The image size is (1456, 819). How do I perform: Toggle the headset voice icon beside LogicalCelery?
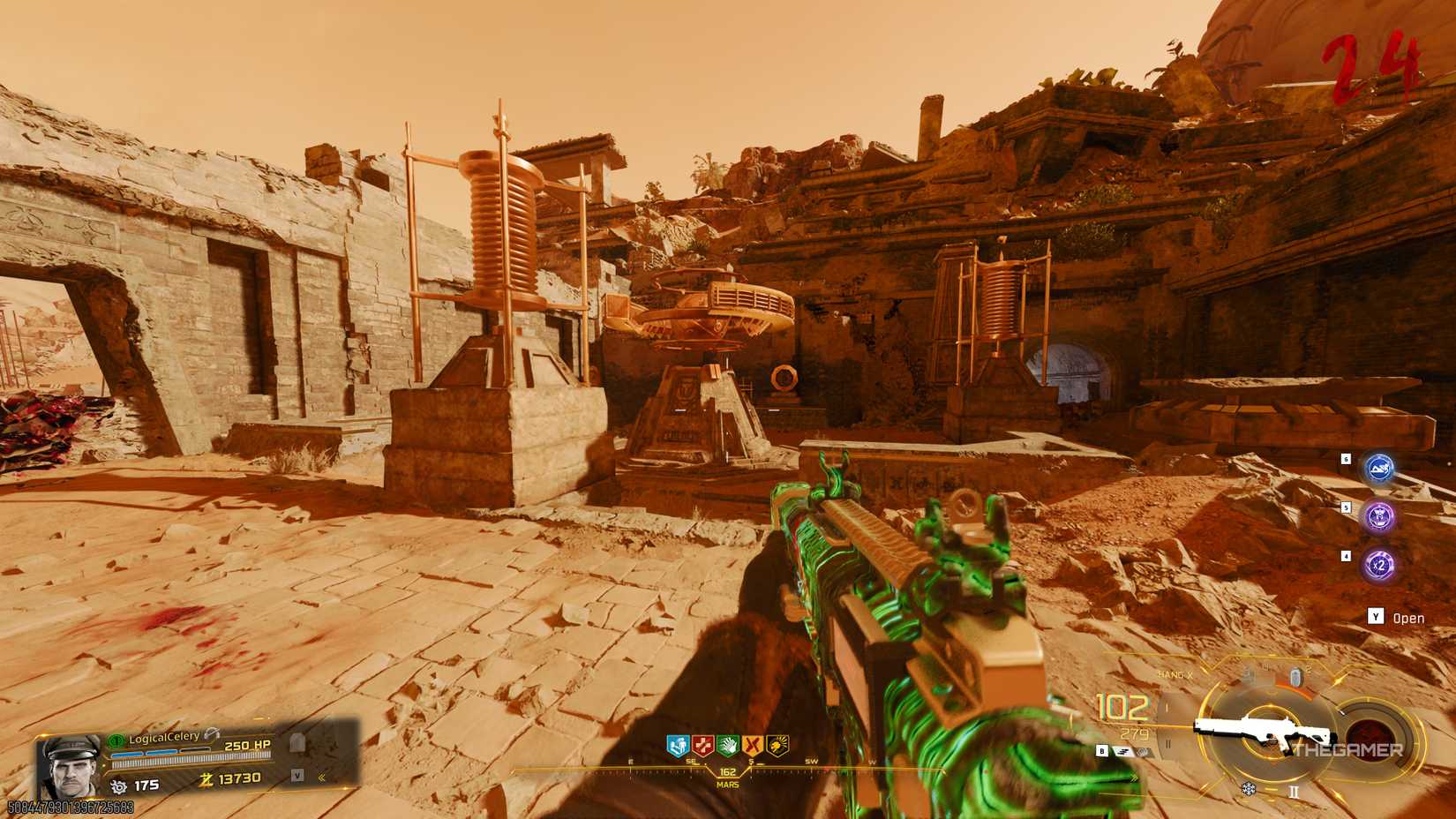(x=211, y=734)
